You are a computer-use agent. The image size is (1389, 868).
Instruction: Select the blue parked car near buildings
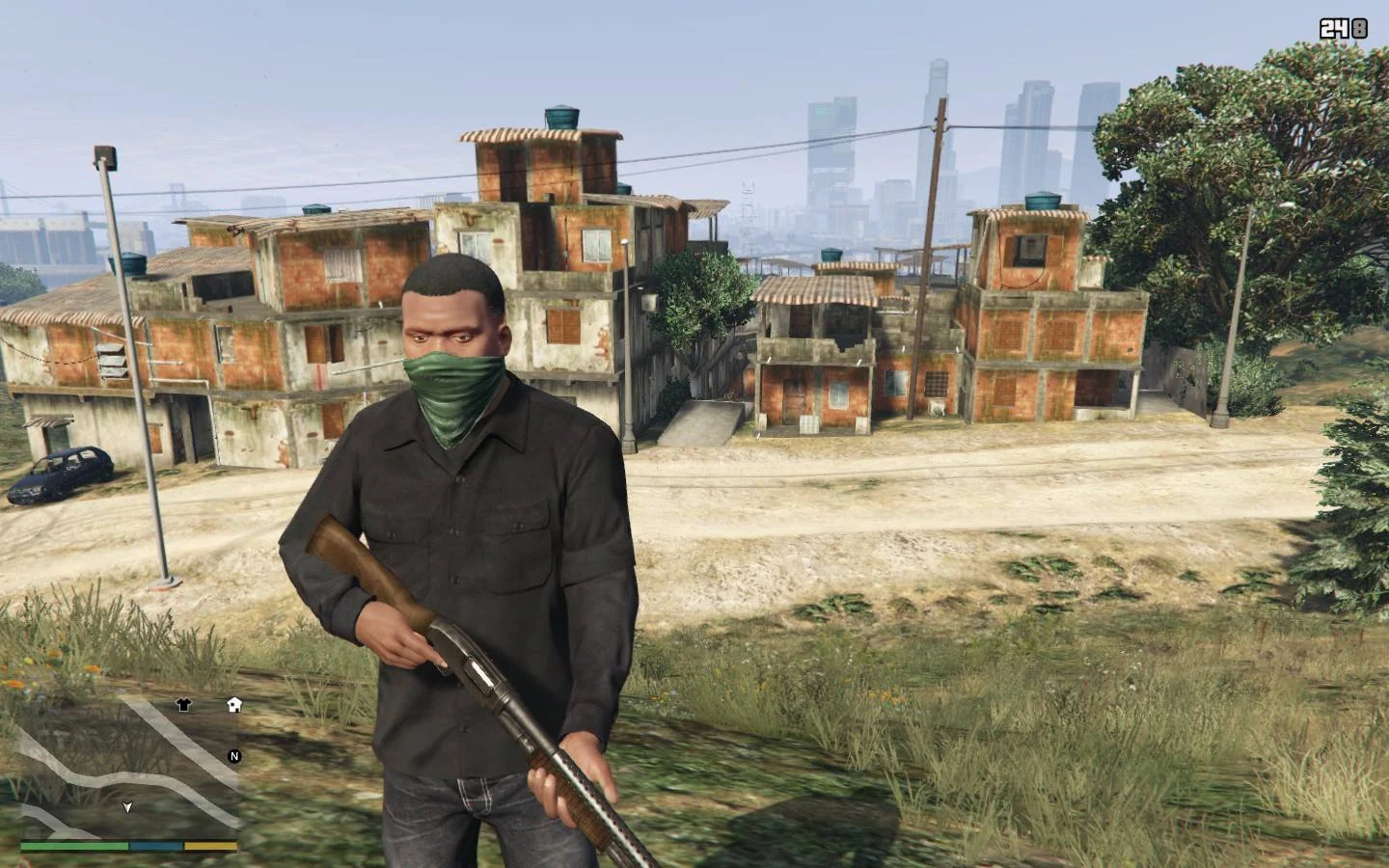coord(61,473)
